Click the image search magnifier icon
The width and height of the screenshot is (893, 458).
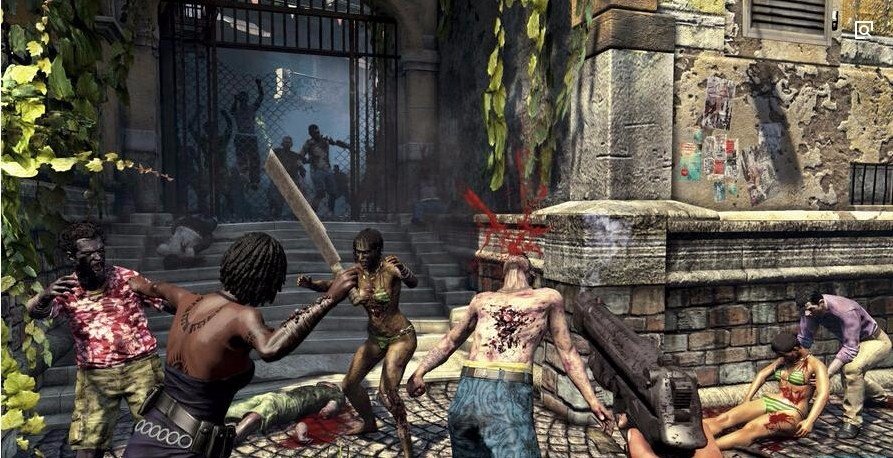click(x=864, y=30)
